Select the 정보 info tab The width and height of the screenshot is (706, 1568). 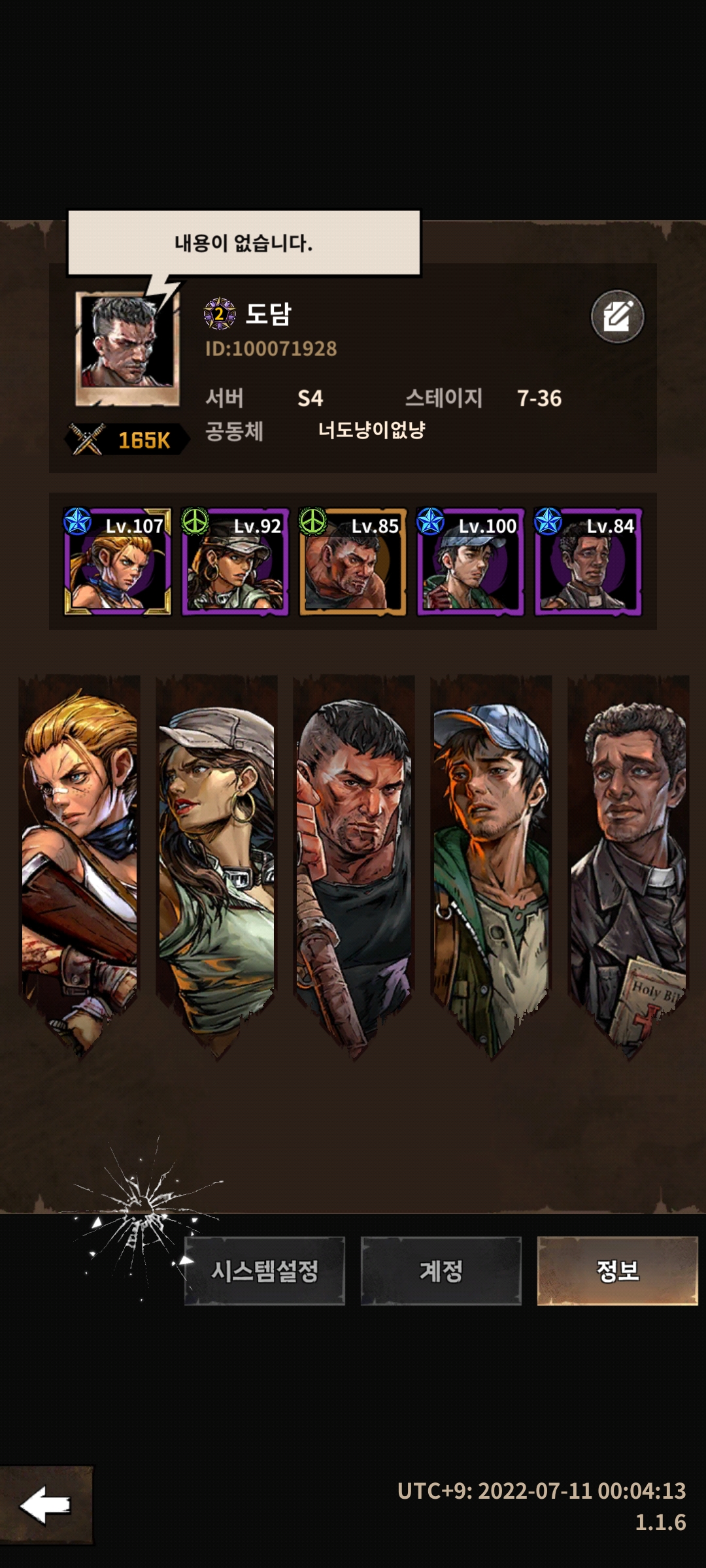pos(617,1271)
